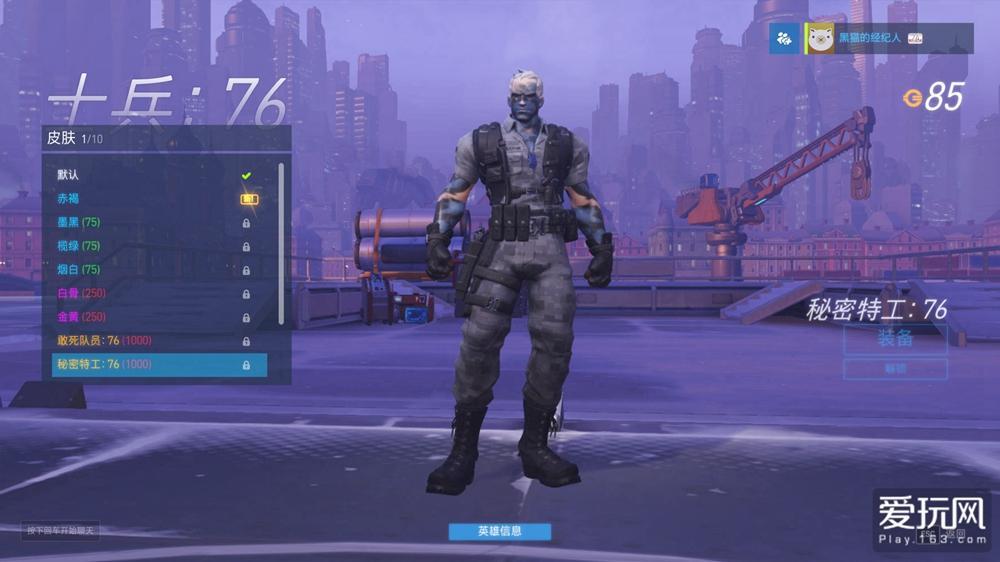Pick the 橄绿 (75) skin

tap(150, 246)
